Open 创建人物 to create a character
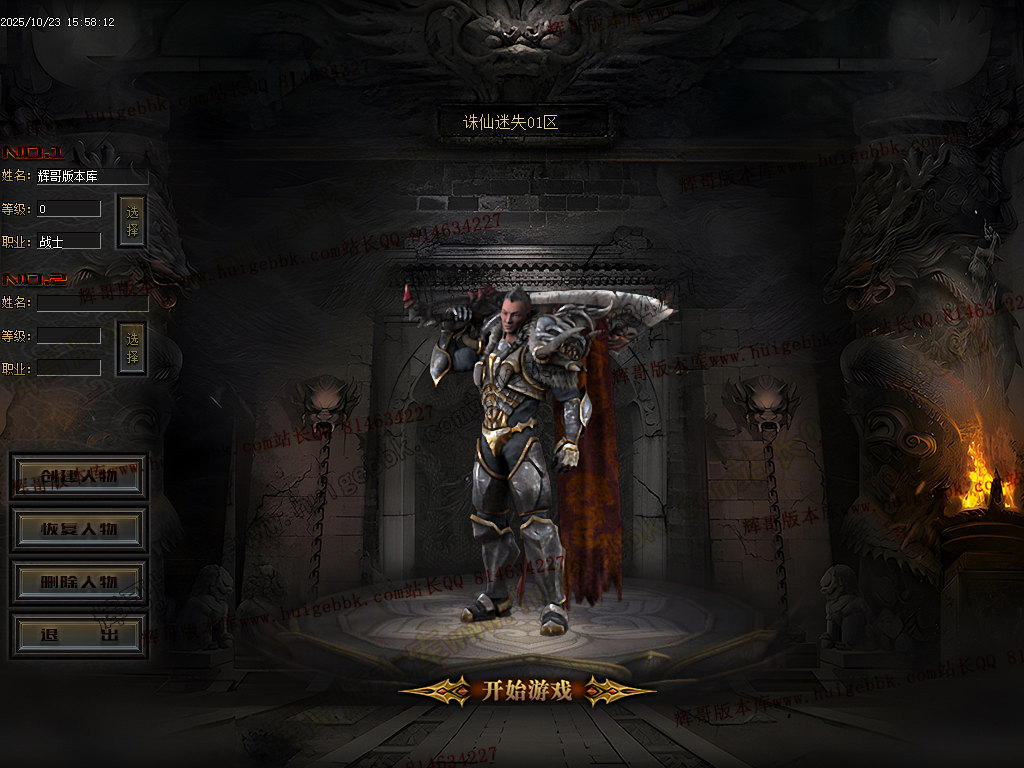The width and height of the screenshot is (1024, 768). 79,477
